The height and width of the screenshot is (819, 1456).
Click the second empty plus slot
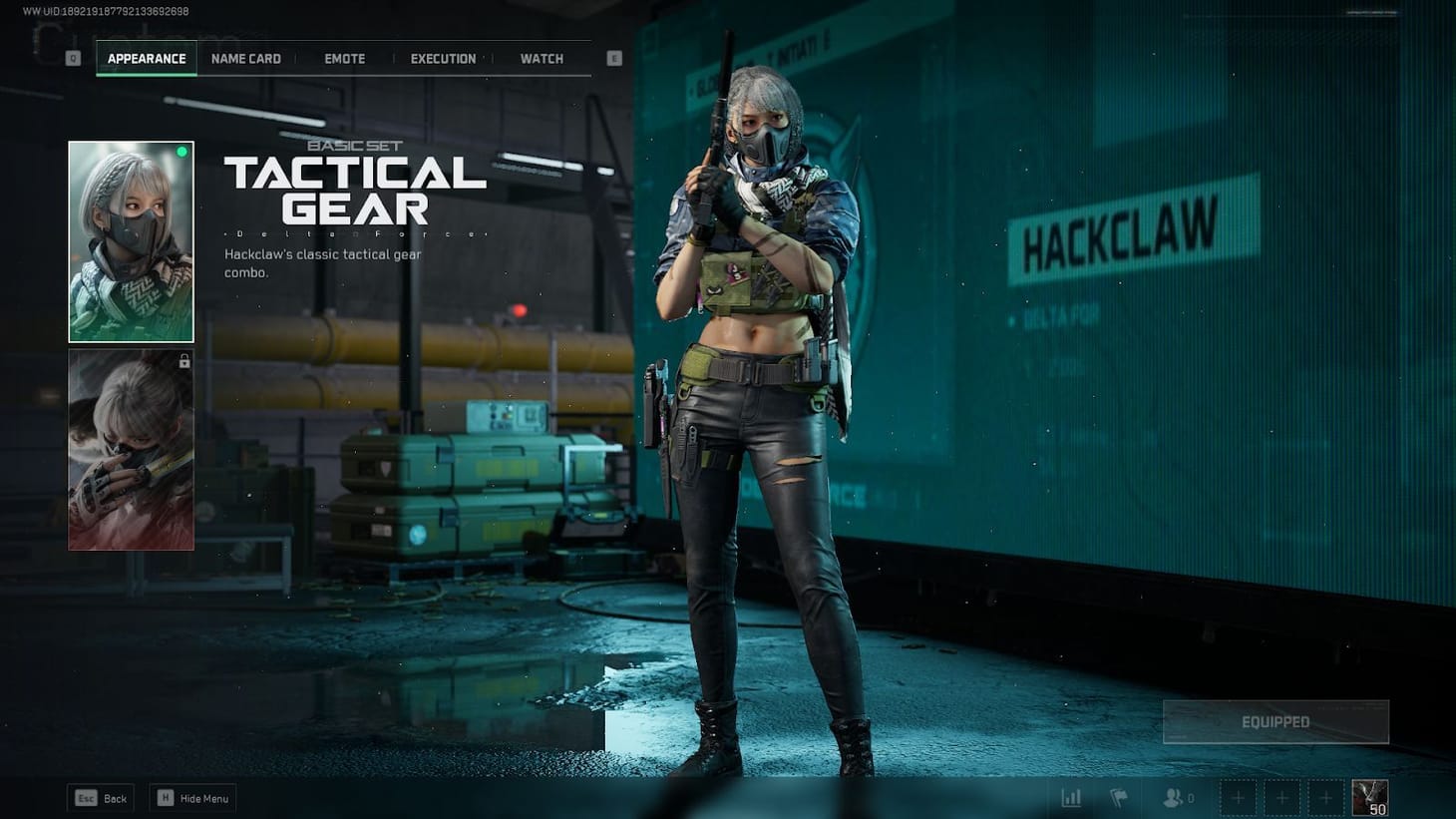tap(1281, 797)
